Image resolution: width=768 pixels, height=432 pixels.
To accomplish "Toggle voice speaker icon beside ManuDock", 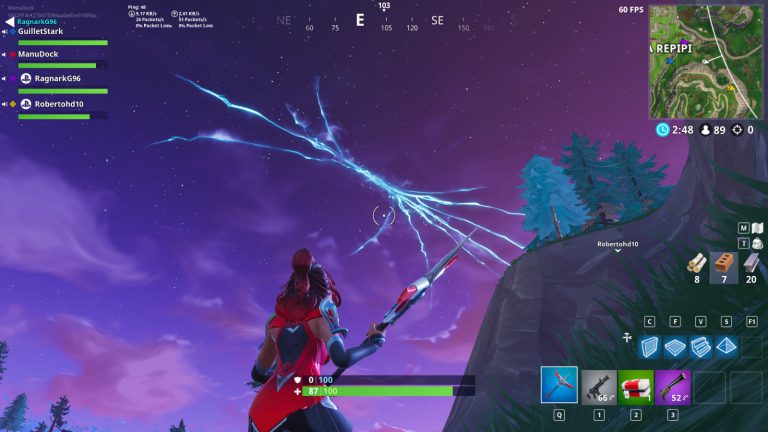I will pyautogui.click(x=7, y=54).
